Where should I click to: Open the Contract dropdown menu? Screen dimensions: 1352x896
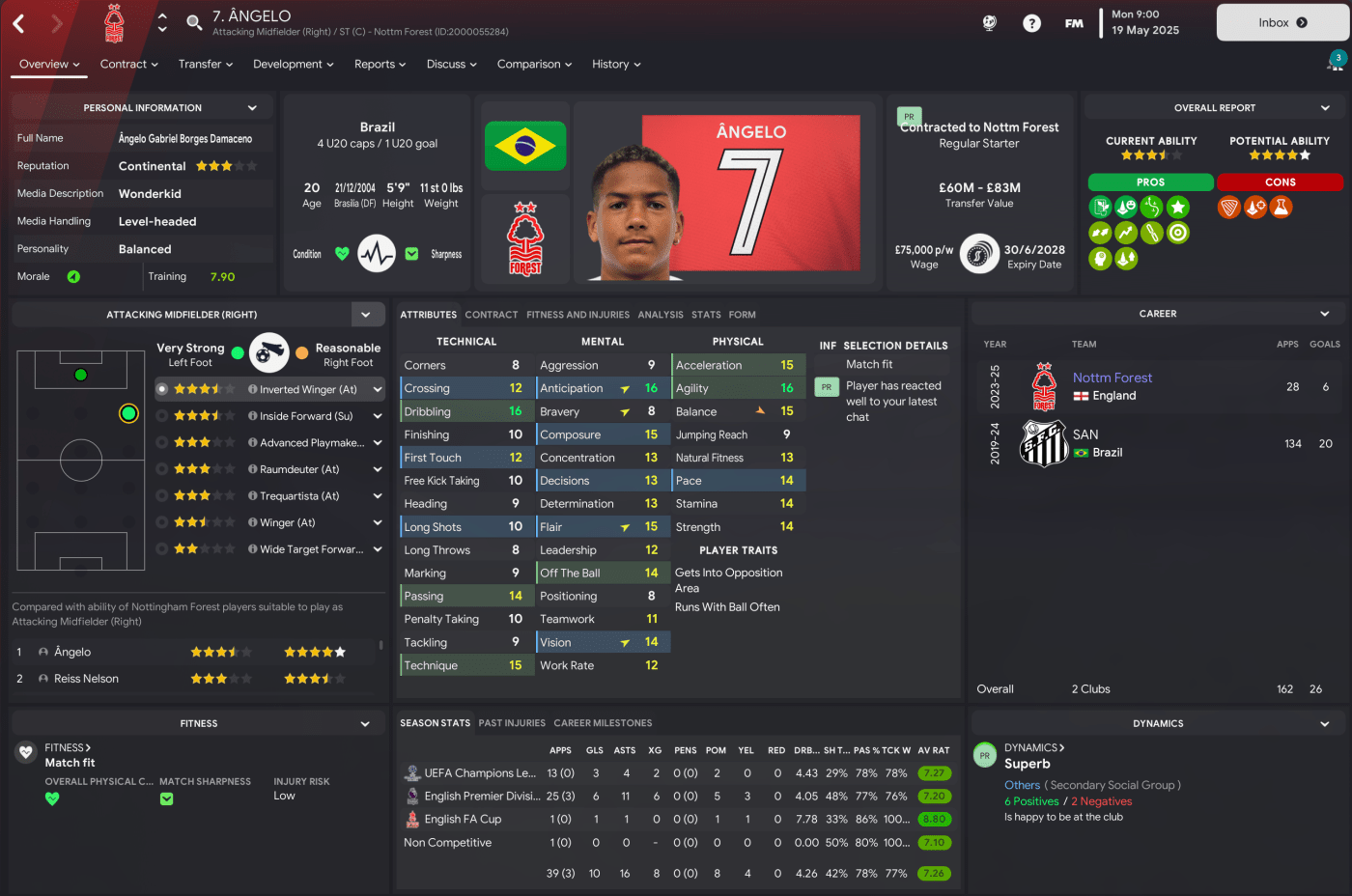(x=129, y=64)
